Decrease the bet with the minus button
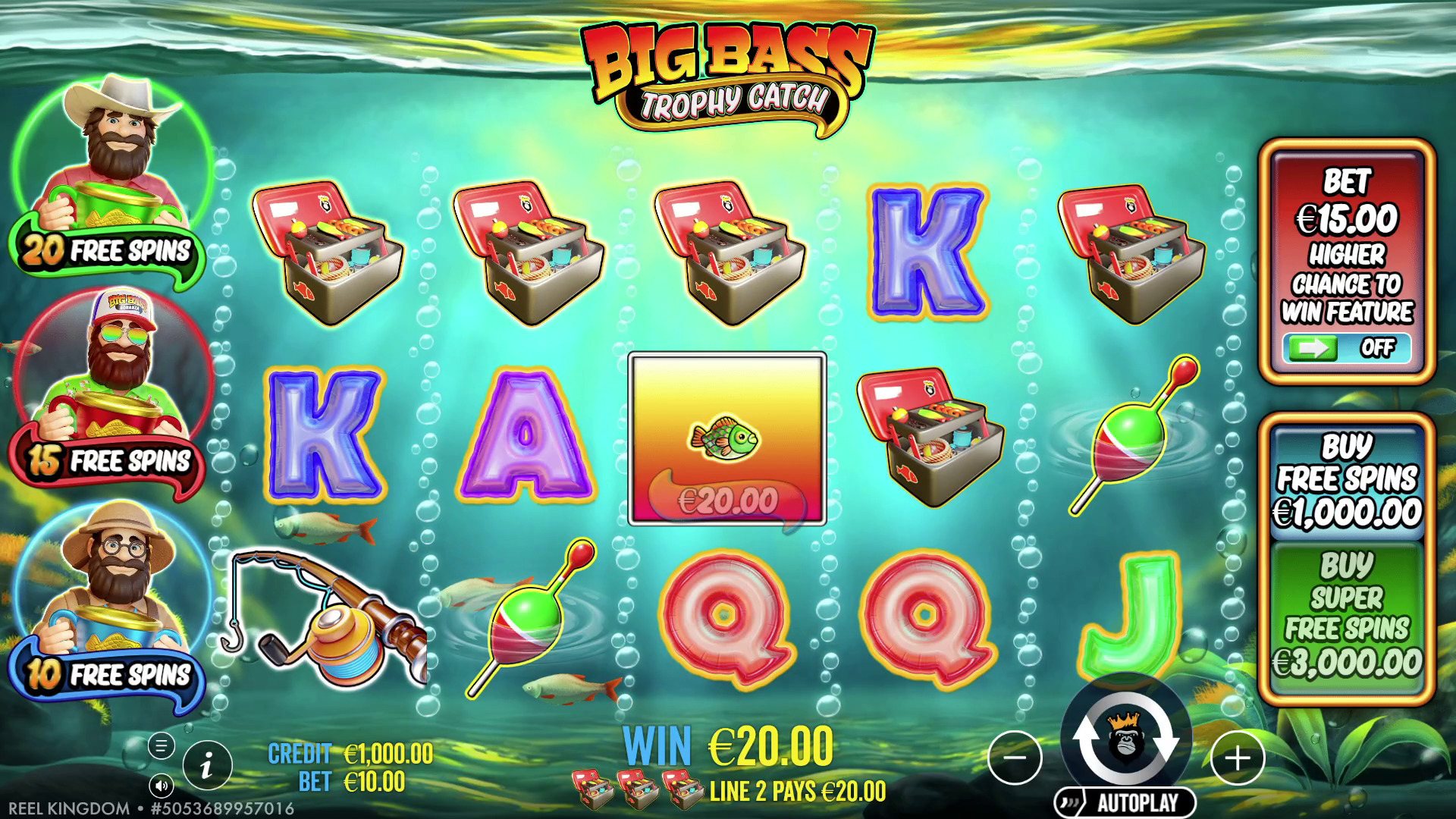1456x819 pixels. [x=1015, y=757]
